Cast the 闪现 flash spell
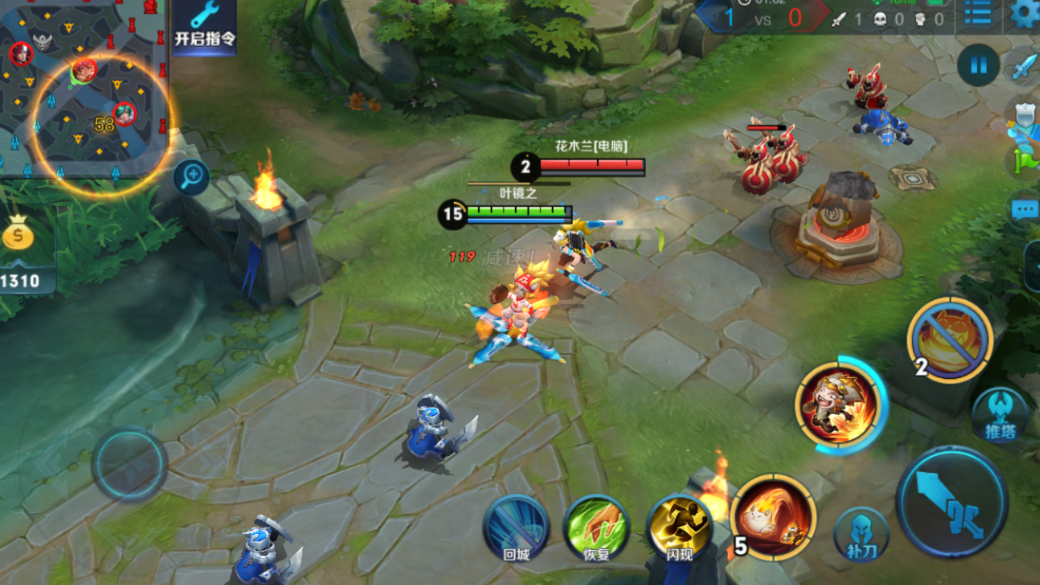Viewport: 1040px width, 585px height. 679,526
